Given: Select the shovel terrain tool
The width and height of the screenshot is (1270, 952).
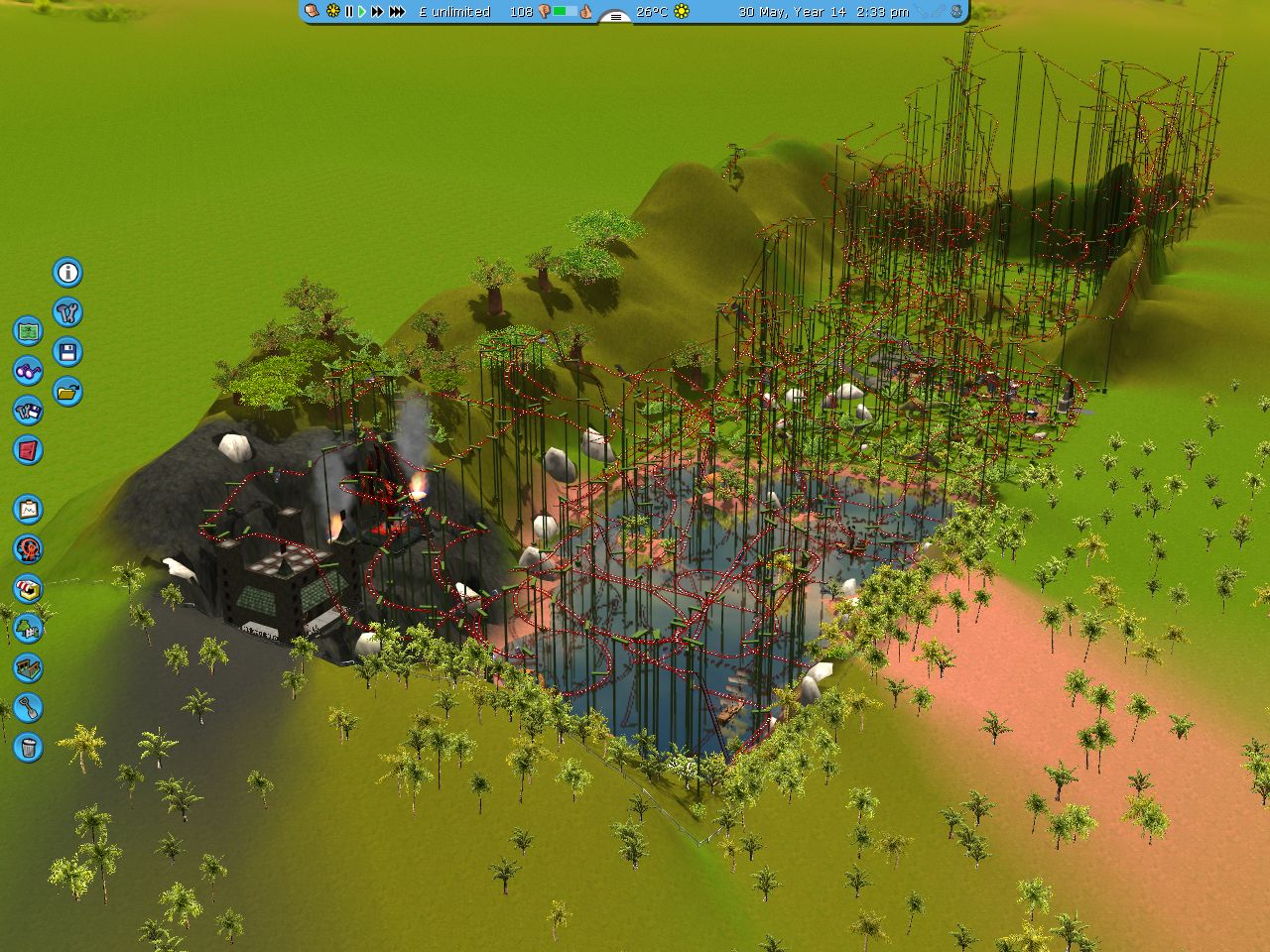Looking at the screenshot, I should [x=28, y=707].
